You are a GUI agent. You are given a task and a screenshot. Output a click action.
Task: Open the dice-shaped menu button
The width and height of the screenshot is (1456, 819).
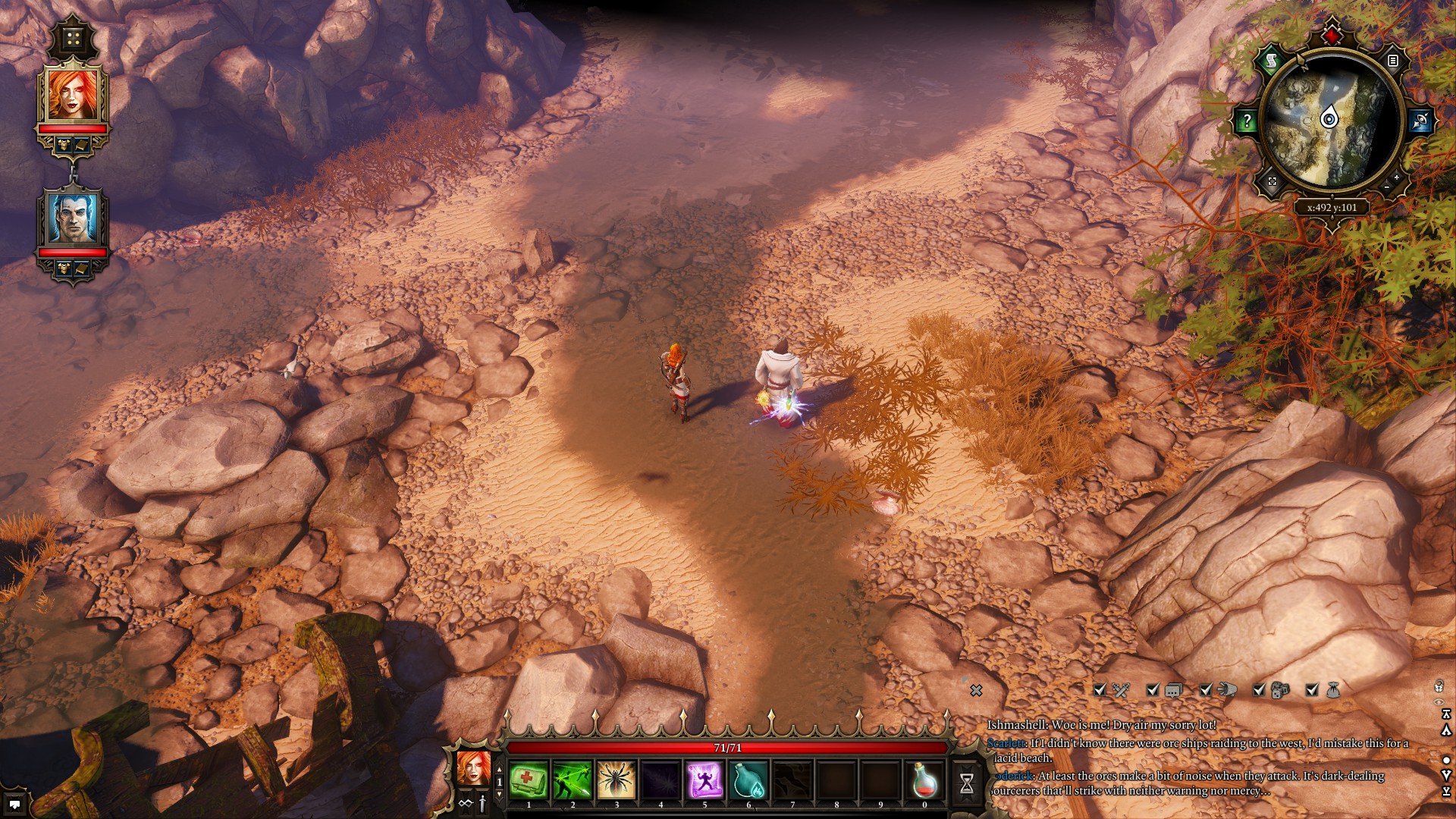click(x=74, y=39)
